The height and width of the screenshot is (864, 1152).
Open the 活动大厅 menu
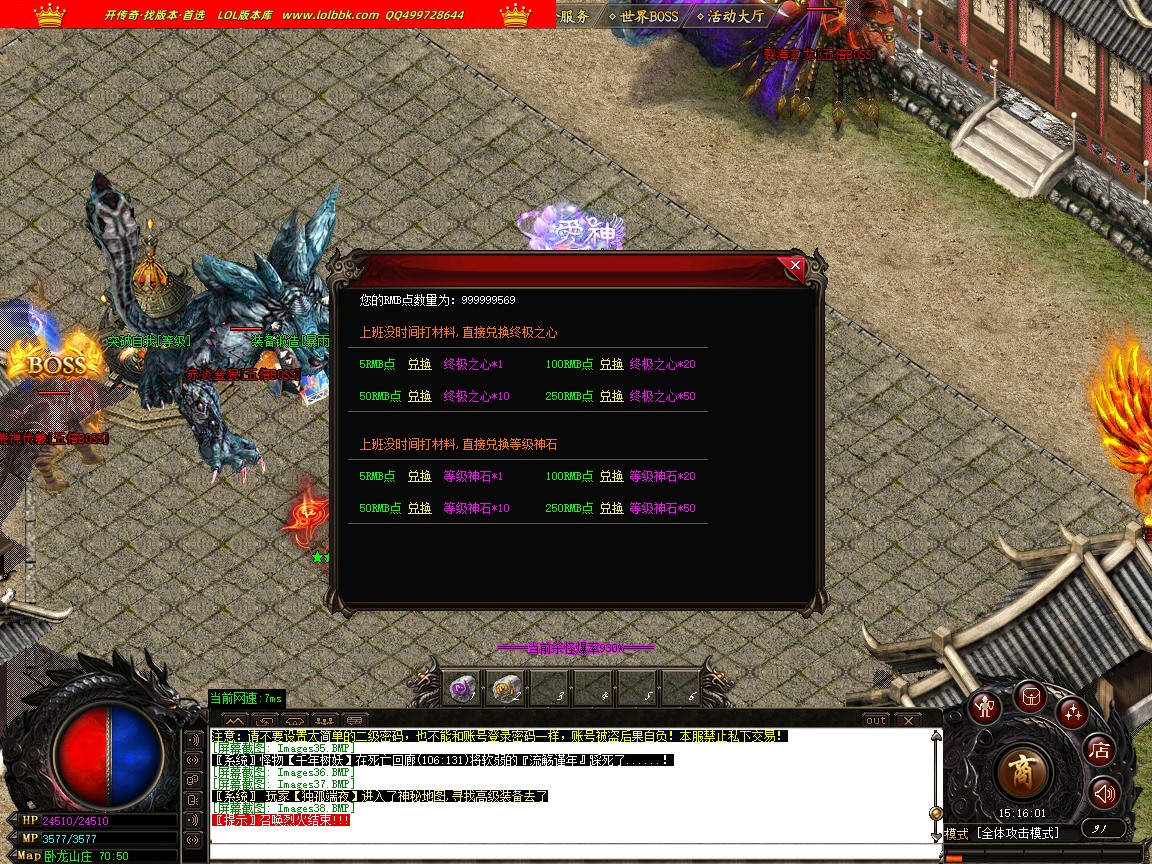(x=734, y=16)
